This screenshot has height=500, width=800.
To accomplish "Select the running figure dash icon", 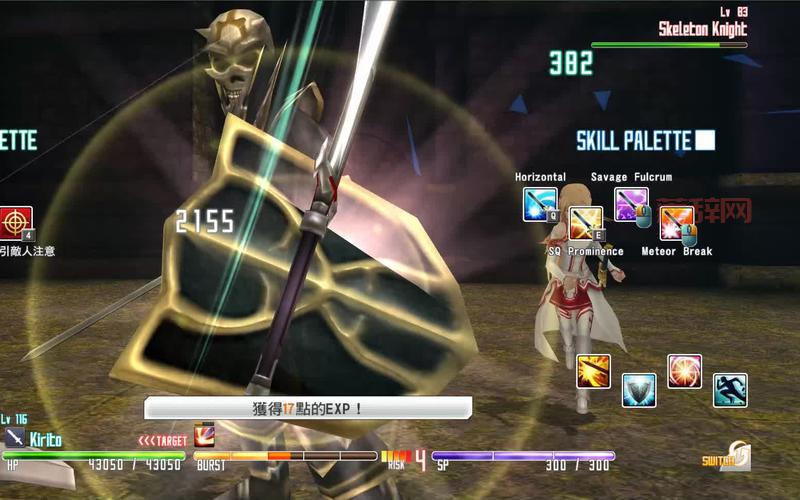I will (x=730, y=390).
